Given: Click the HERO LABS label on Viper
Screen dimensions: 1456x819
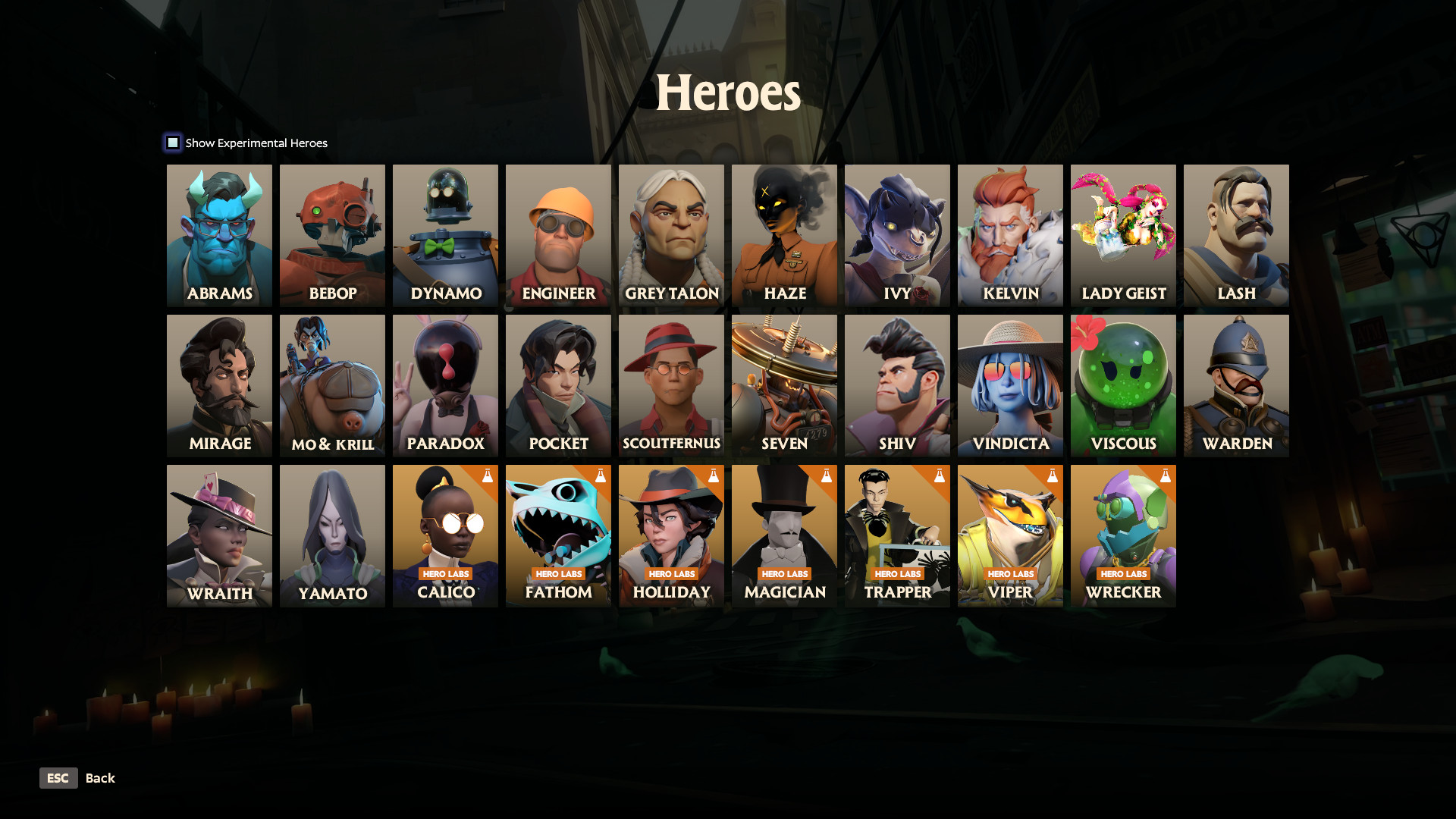Looking at the screenshot, I should point(1010,574).
